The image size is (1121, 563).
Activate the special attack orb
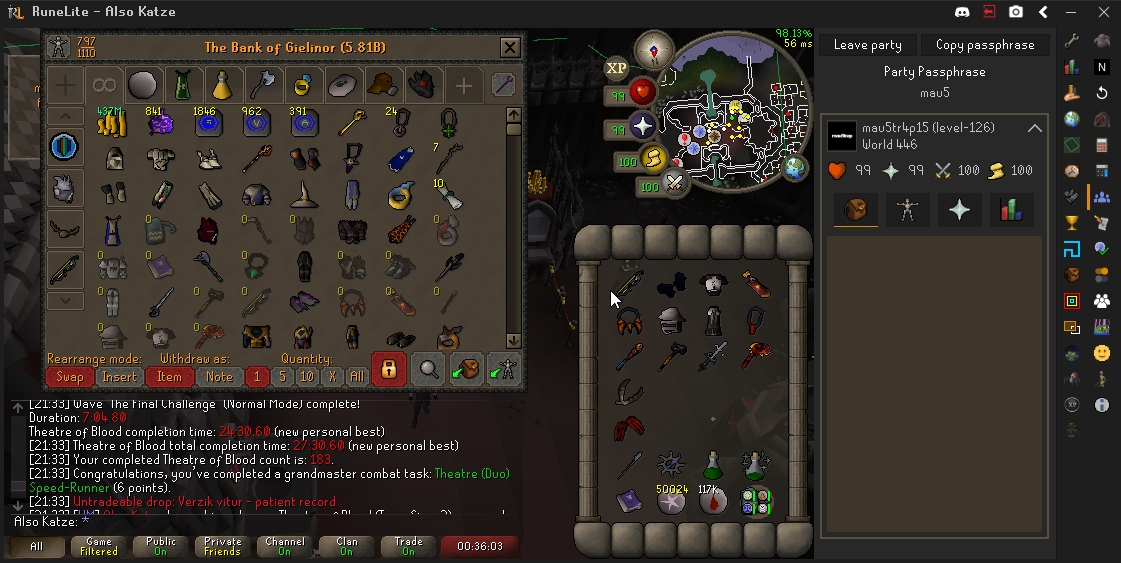click(x=674, y=185)
